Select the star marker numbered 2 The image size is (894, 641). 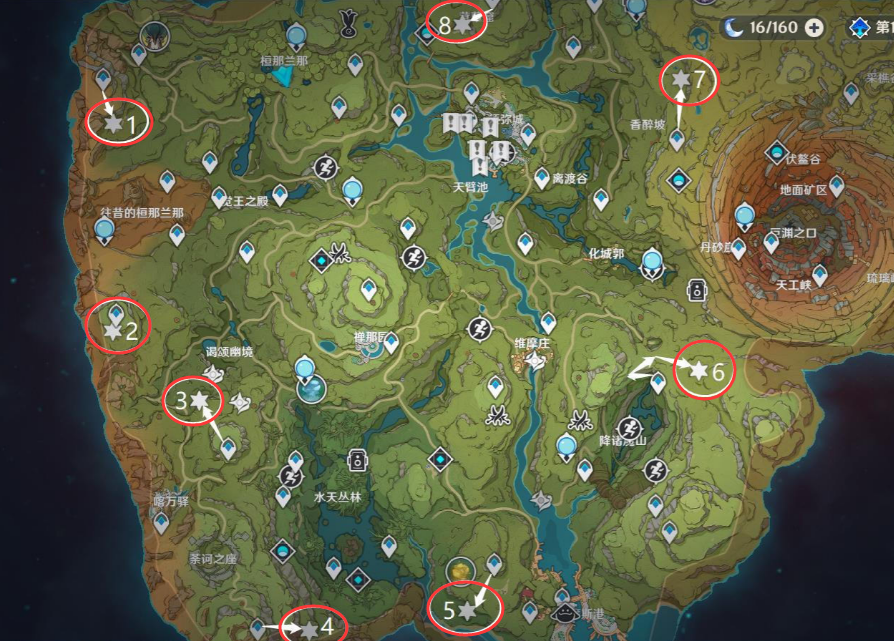coord(113,329)
